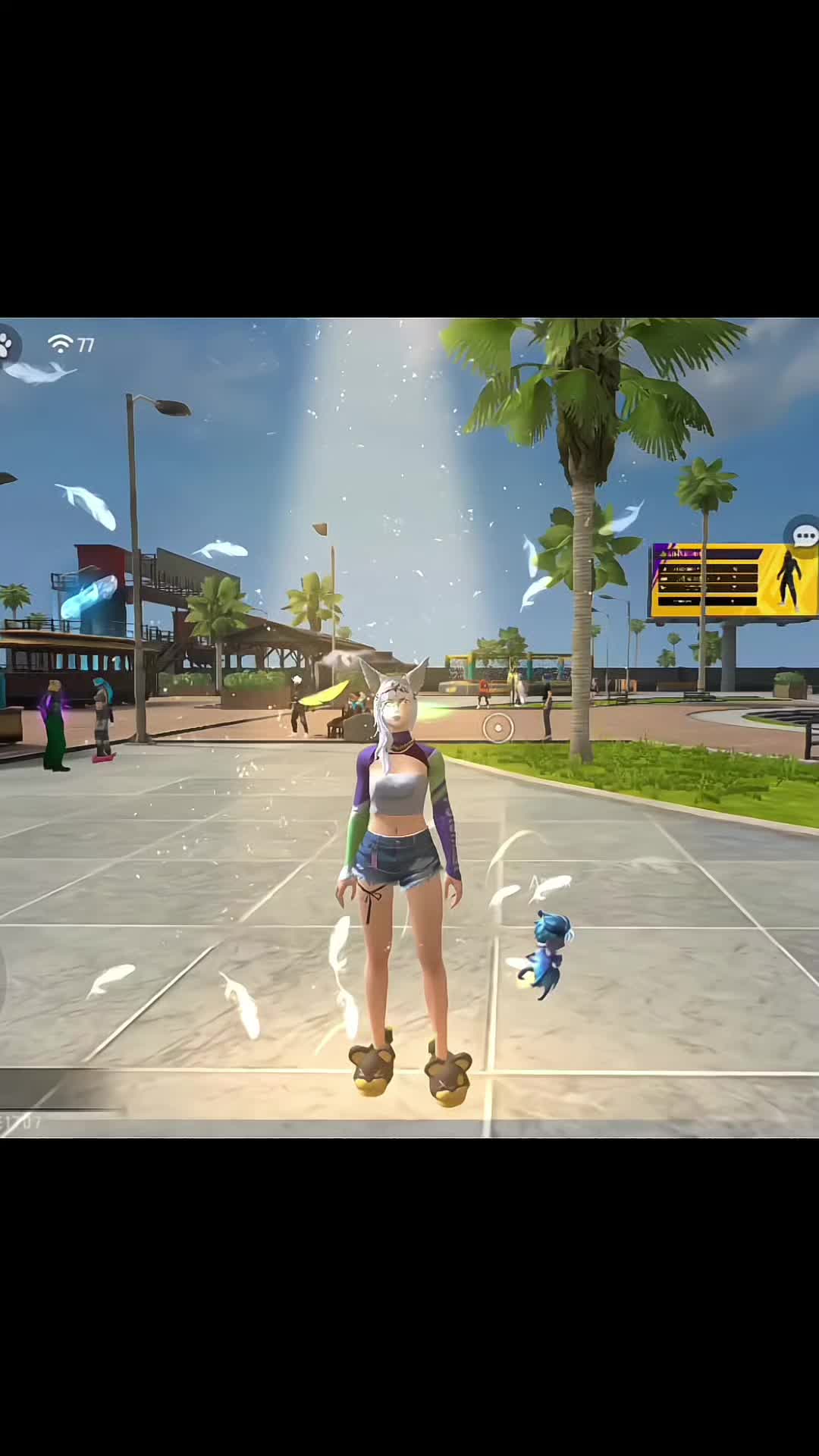819x1456 pixels.
Task: Open the chat speech bubble
Action: (804, 535)
